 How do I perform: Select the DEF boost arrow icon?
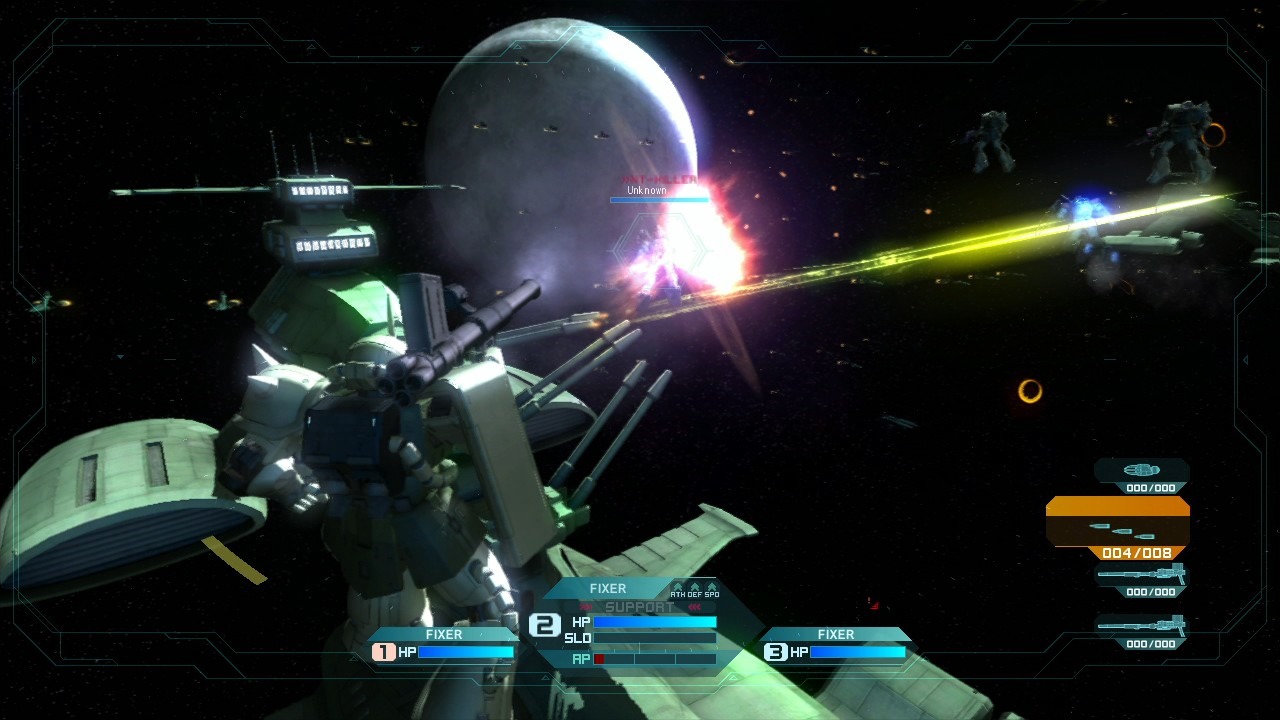click(x=694, y=589)
